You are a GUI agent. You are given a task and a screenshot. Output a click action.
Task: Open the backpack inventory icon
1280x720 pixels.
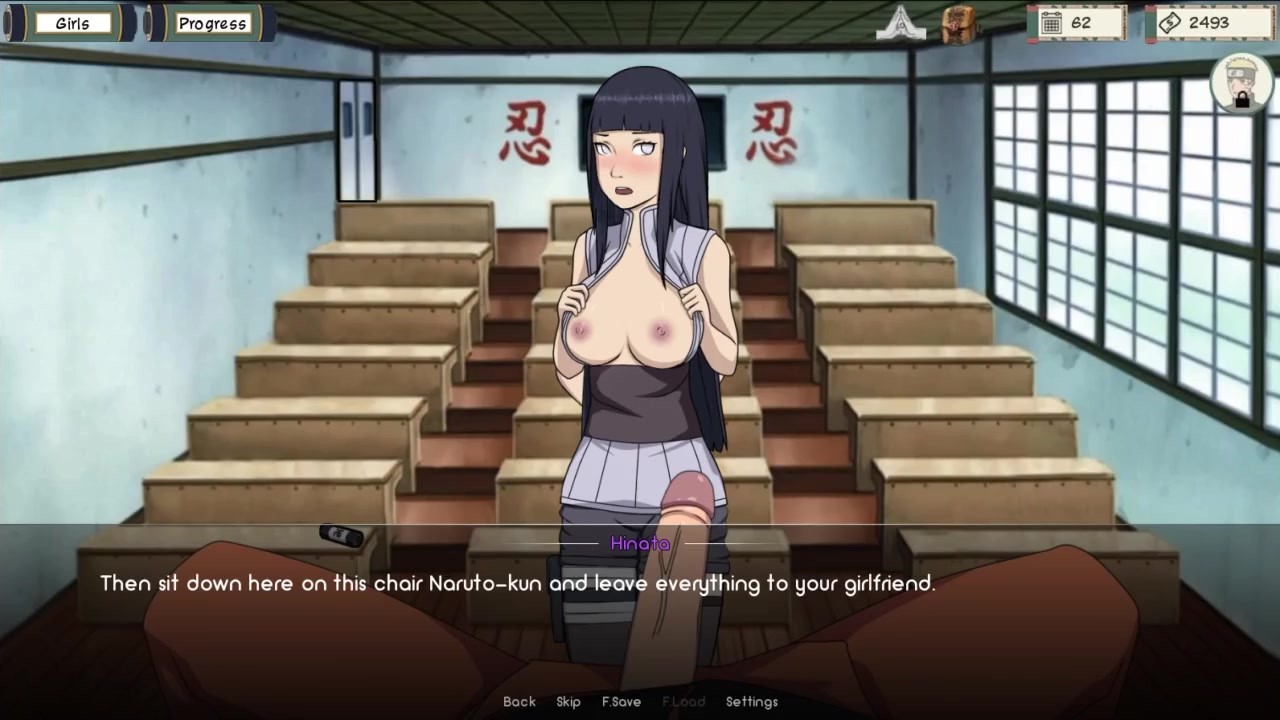click(959, 24)
